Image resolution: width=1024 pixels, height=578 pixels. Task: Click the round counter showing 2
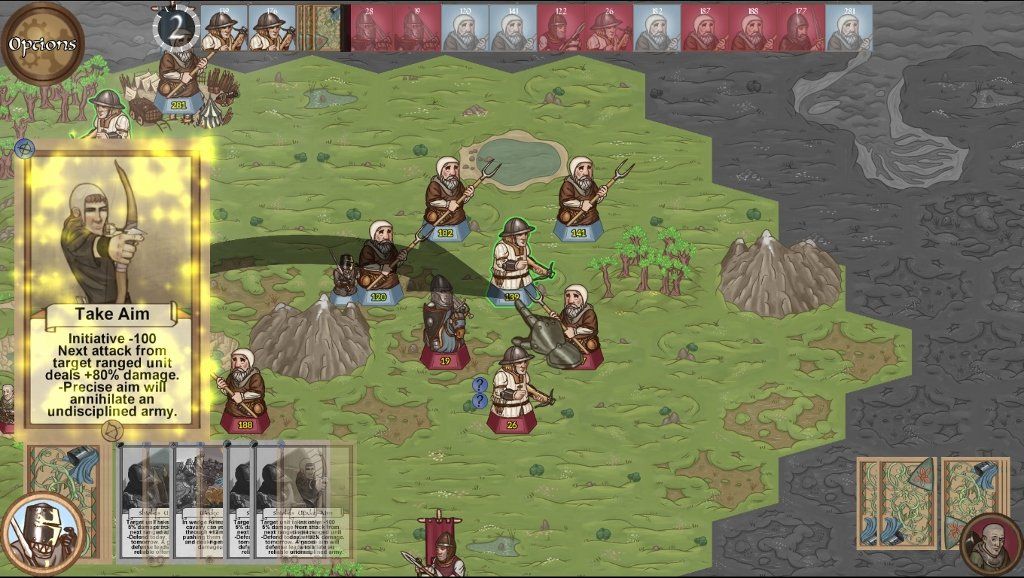176,29
